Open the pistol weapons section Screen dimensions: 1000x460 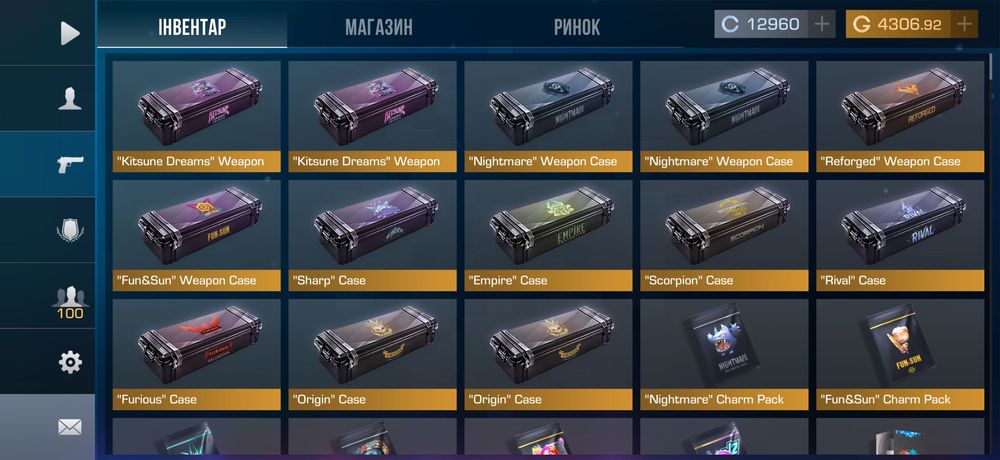69,164
